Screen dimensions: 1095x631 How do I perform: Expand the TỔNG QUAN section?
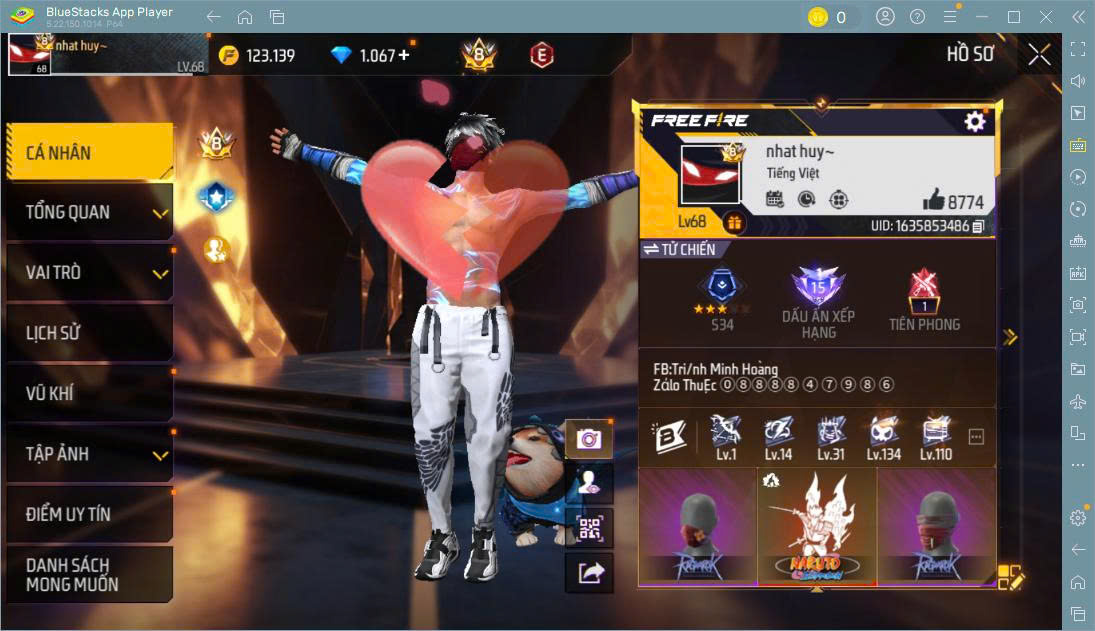coord(89,212)
